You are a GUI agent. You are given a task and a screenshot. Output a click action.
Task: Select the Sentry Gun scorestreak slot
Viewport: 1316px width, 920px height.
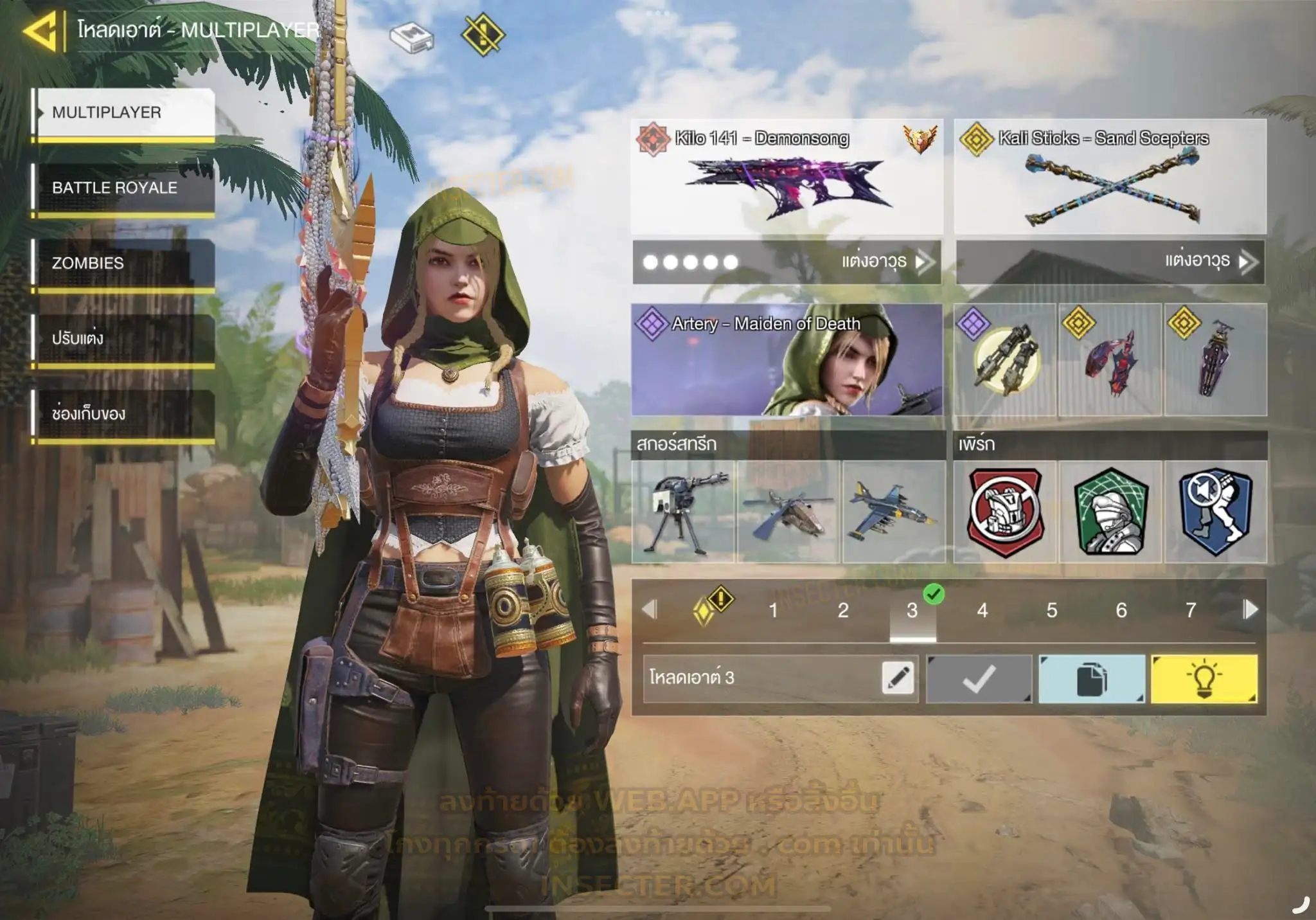coord(684,512)
